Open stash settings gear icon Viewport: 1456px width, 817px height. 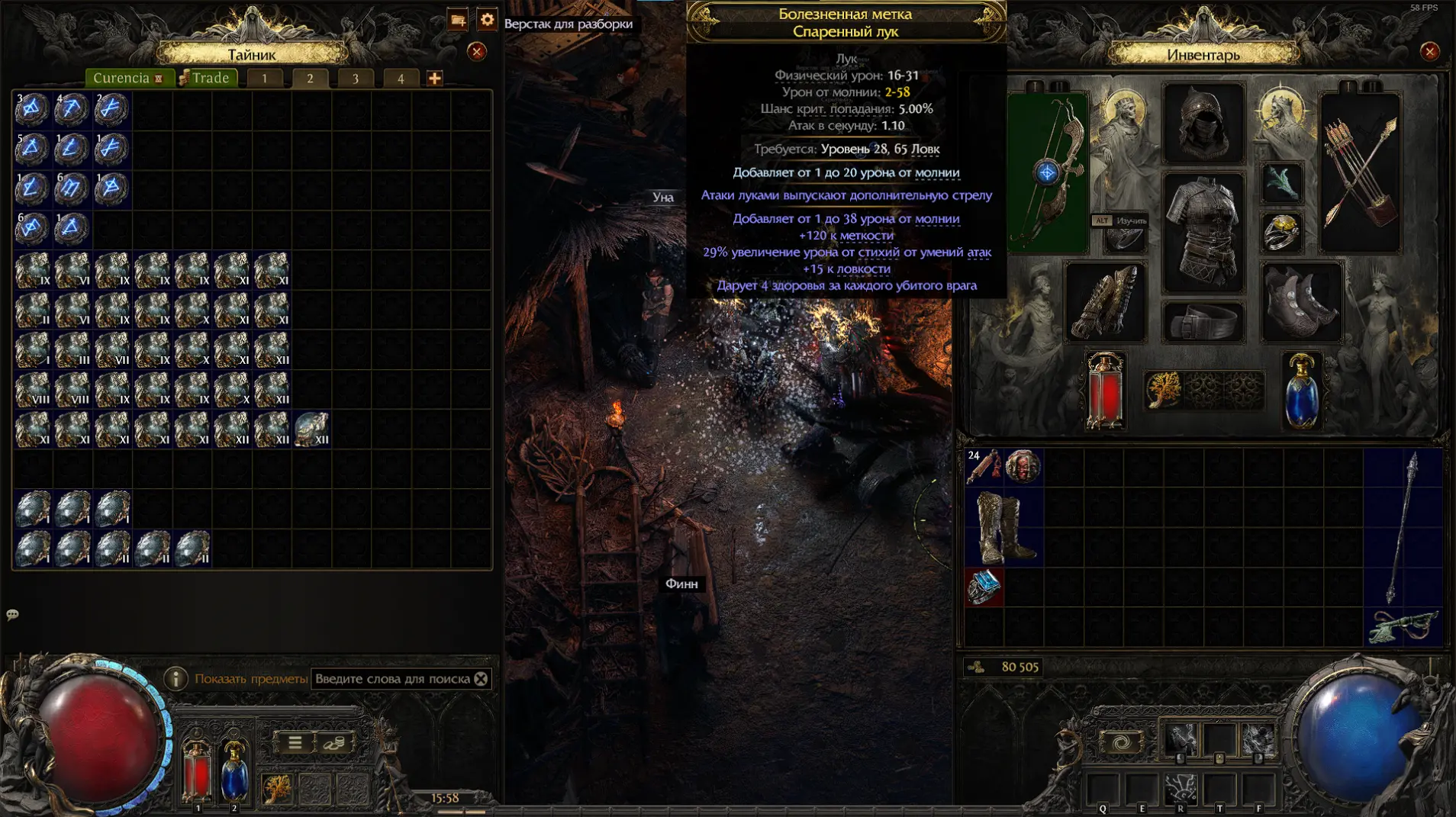click(x=487, y=20)
